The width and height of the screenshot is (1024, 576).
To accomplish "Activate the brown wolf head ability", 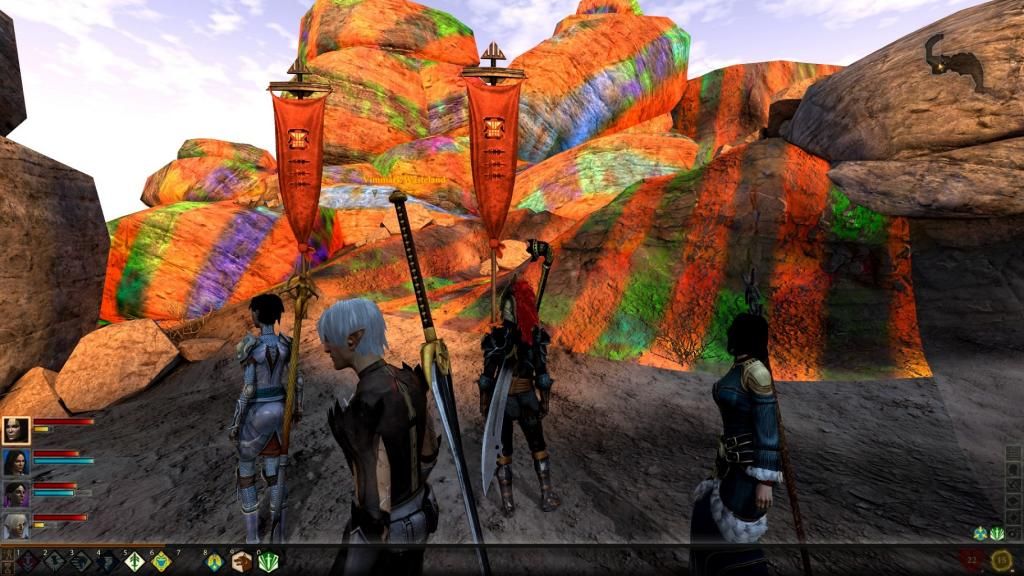I will pyautogui.click(x=241, y=561).
